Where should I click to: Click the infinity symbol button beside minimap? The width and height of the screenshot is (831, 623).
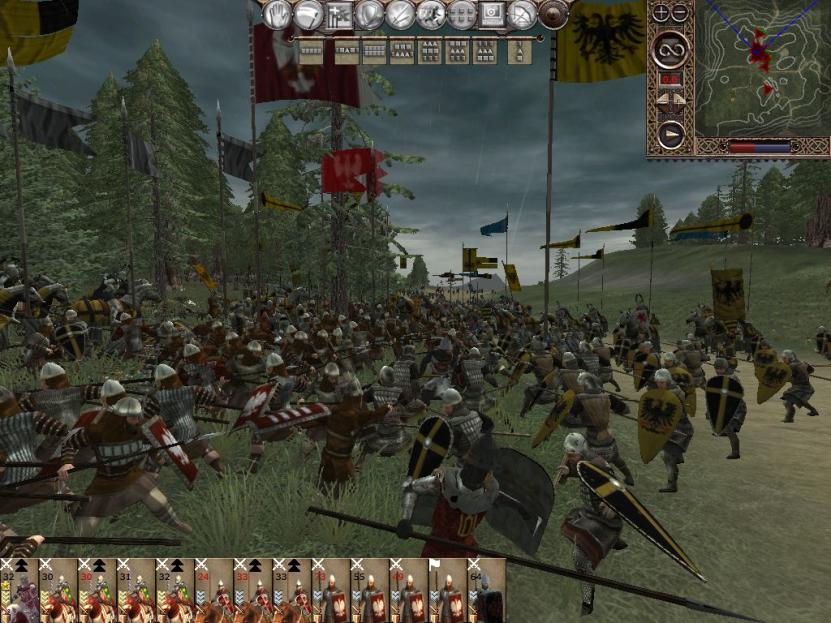[x=669, y=49]
